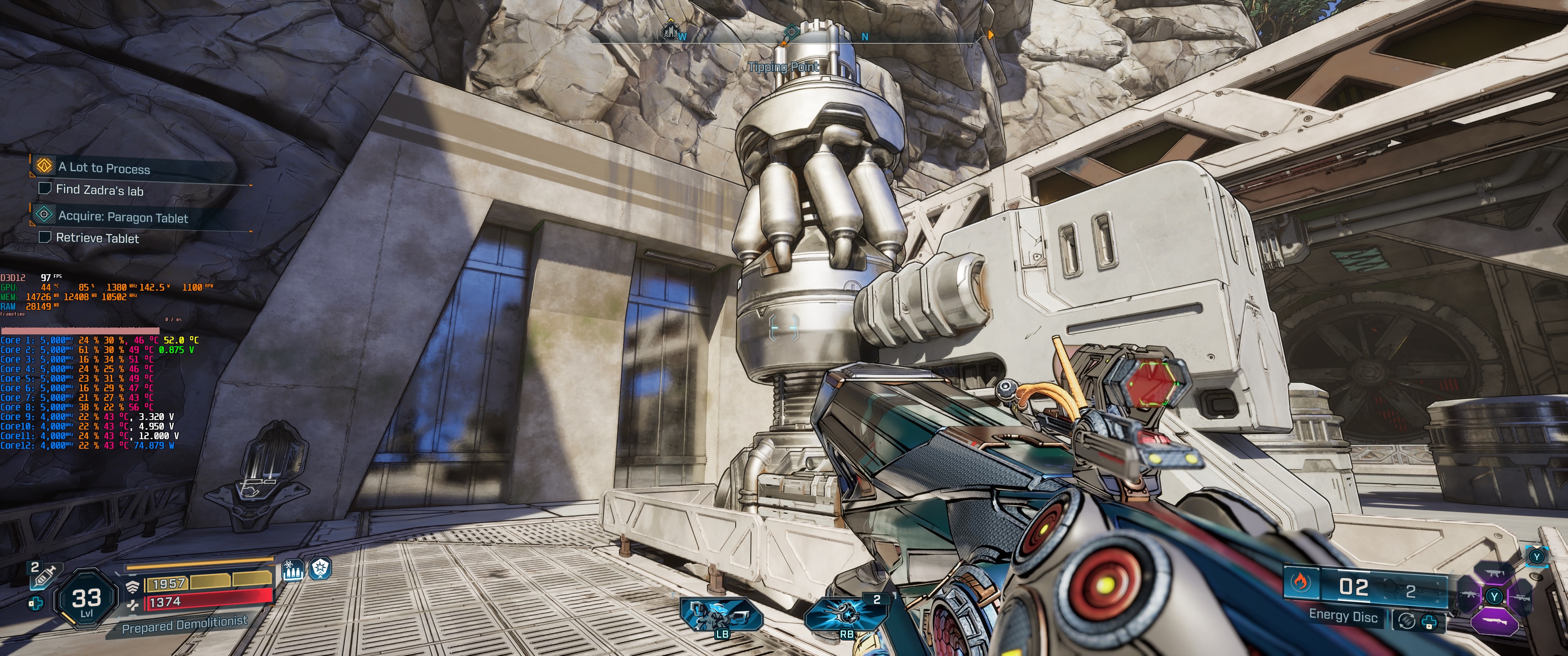1568x656 pixels.
Task: Choose the highlighted purple shotgun weapon slot
Action: [1494, 621]
